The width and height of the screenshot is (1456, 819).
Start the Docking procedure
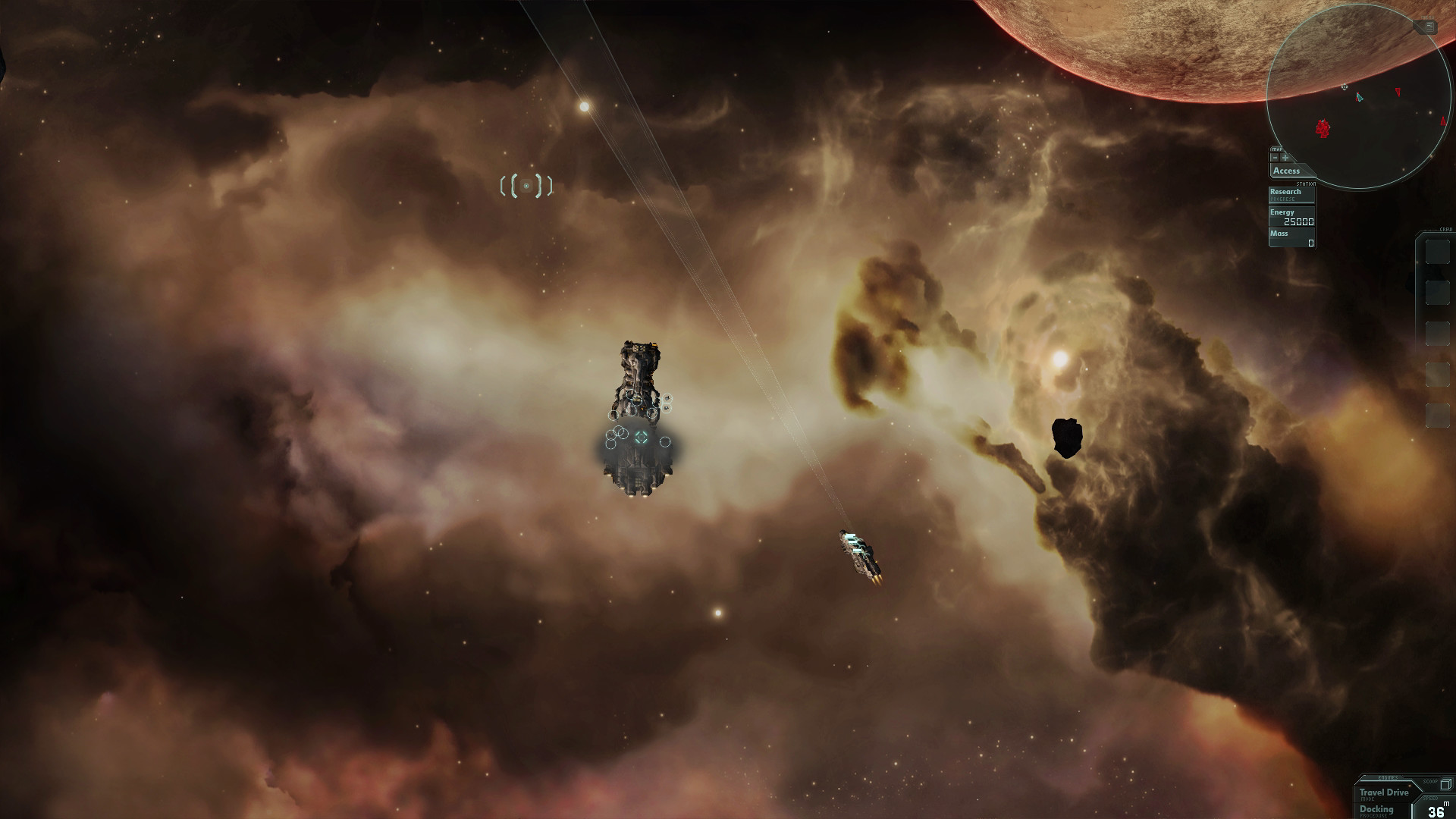1376,810
